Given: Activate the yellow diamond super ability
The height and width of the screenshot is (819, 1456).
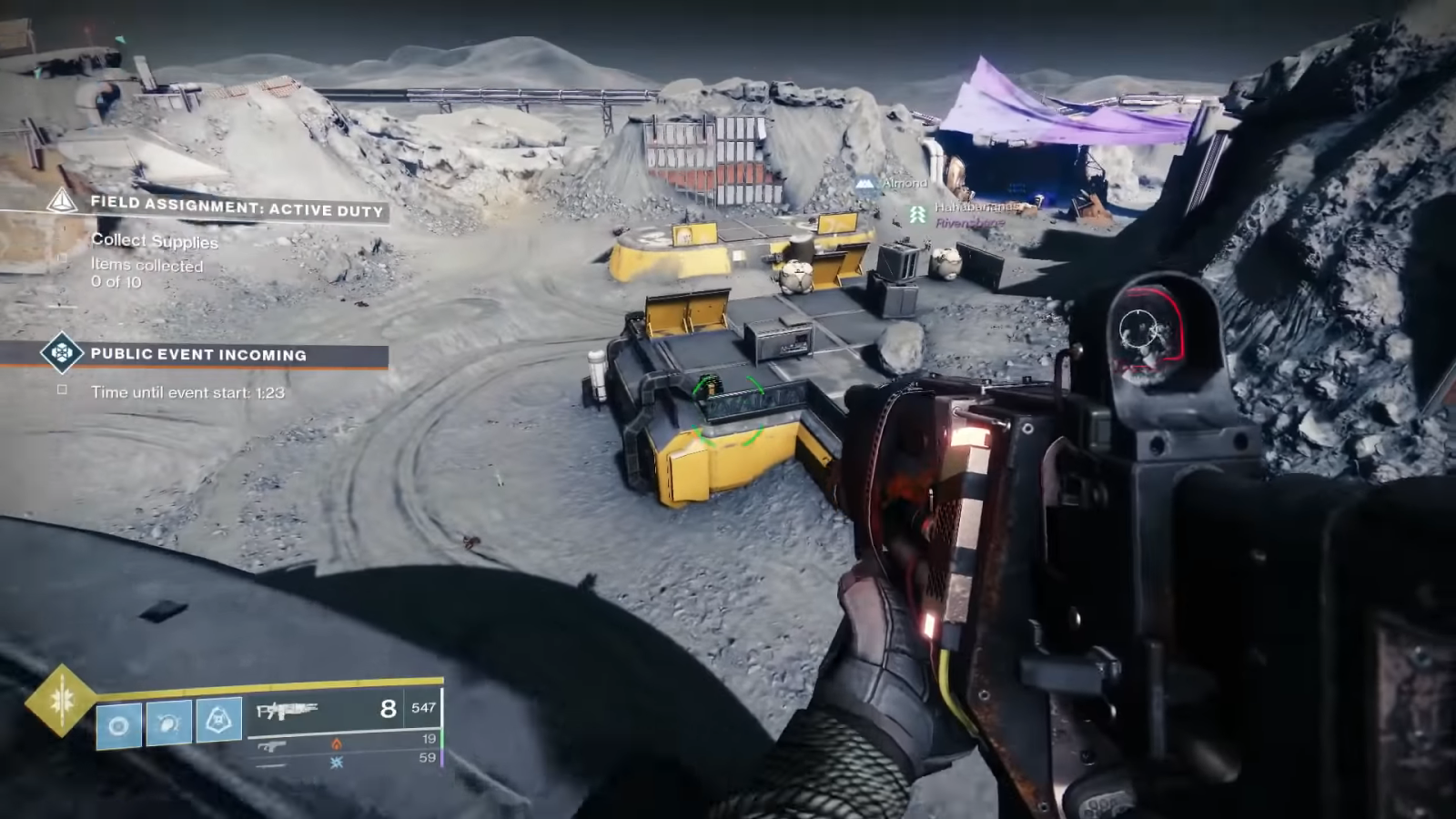Looking at the screenshot, I should (x=61, y=700).
